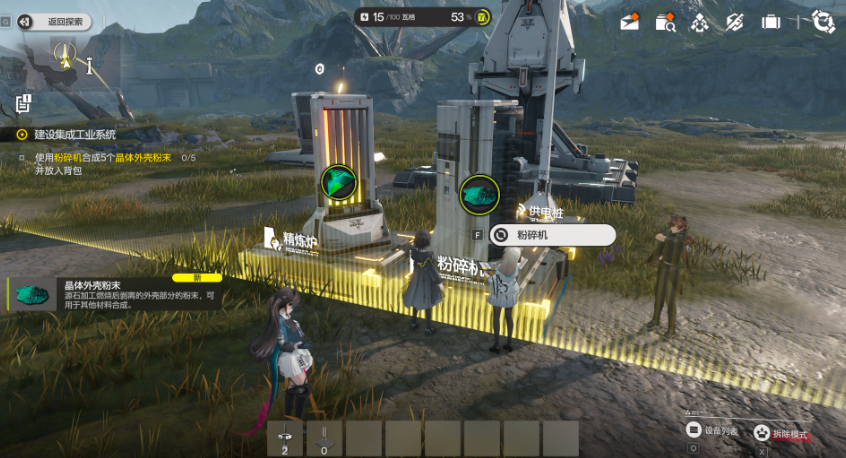
Task: Click the circular-arrows icon in the top-right corner
Action: click(823, 20)
